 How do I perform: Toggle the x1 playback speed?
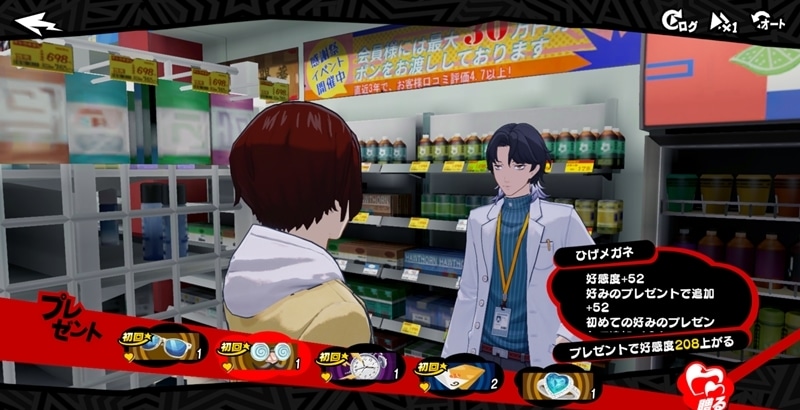(722, 22)
